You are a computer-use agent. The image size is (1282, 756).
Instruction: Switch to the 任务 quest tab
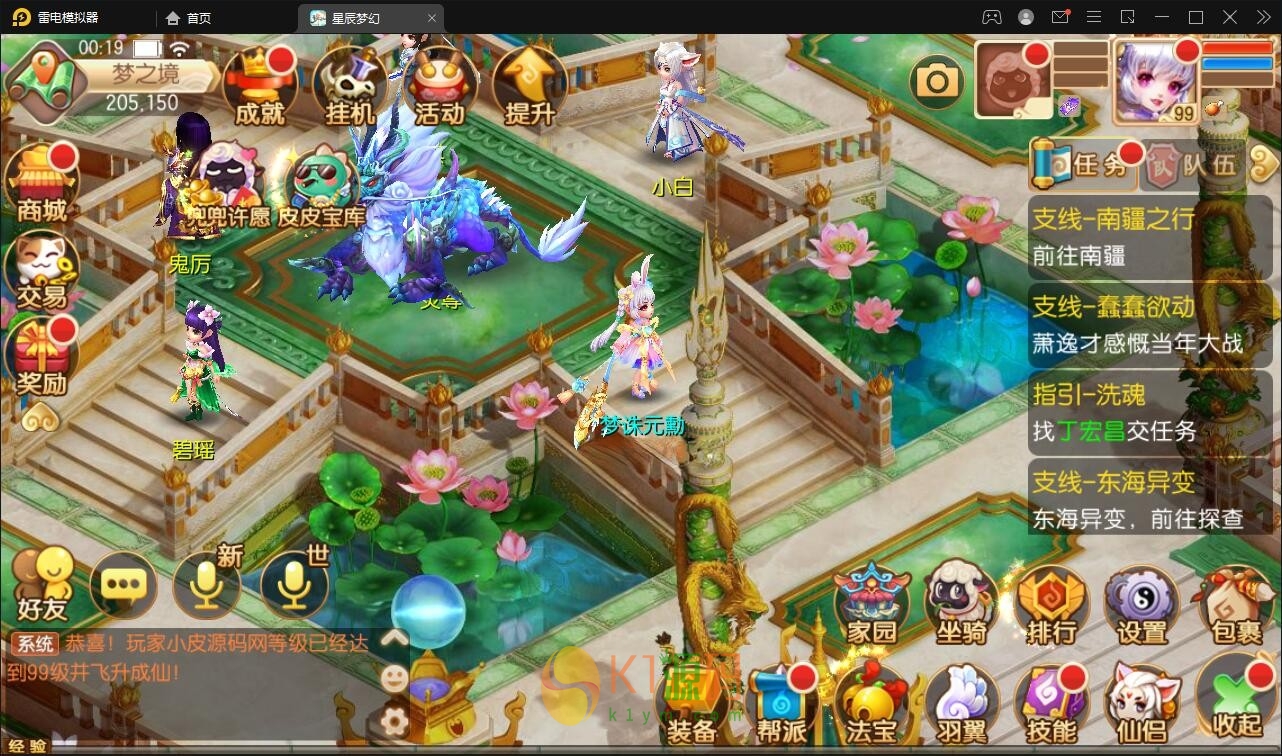pyautogui.click(x=1085, y=164)
